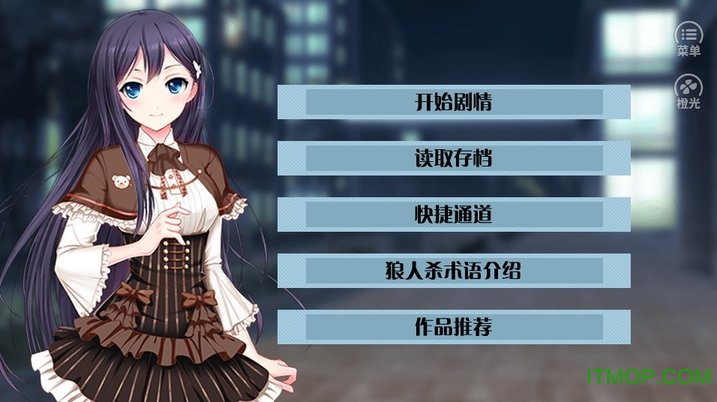This screenshot has height=402, width=717.
Task: Start the story with 开始剧情
Action: 453,103
